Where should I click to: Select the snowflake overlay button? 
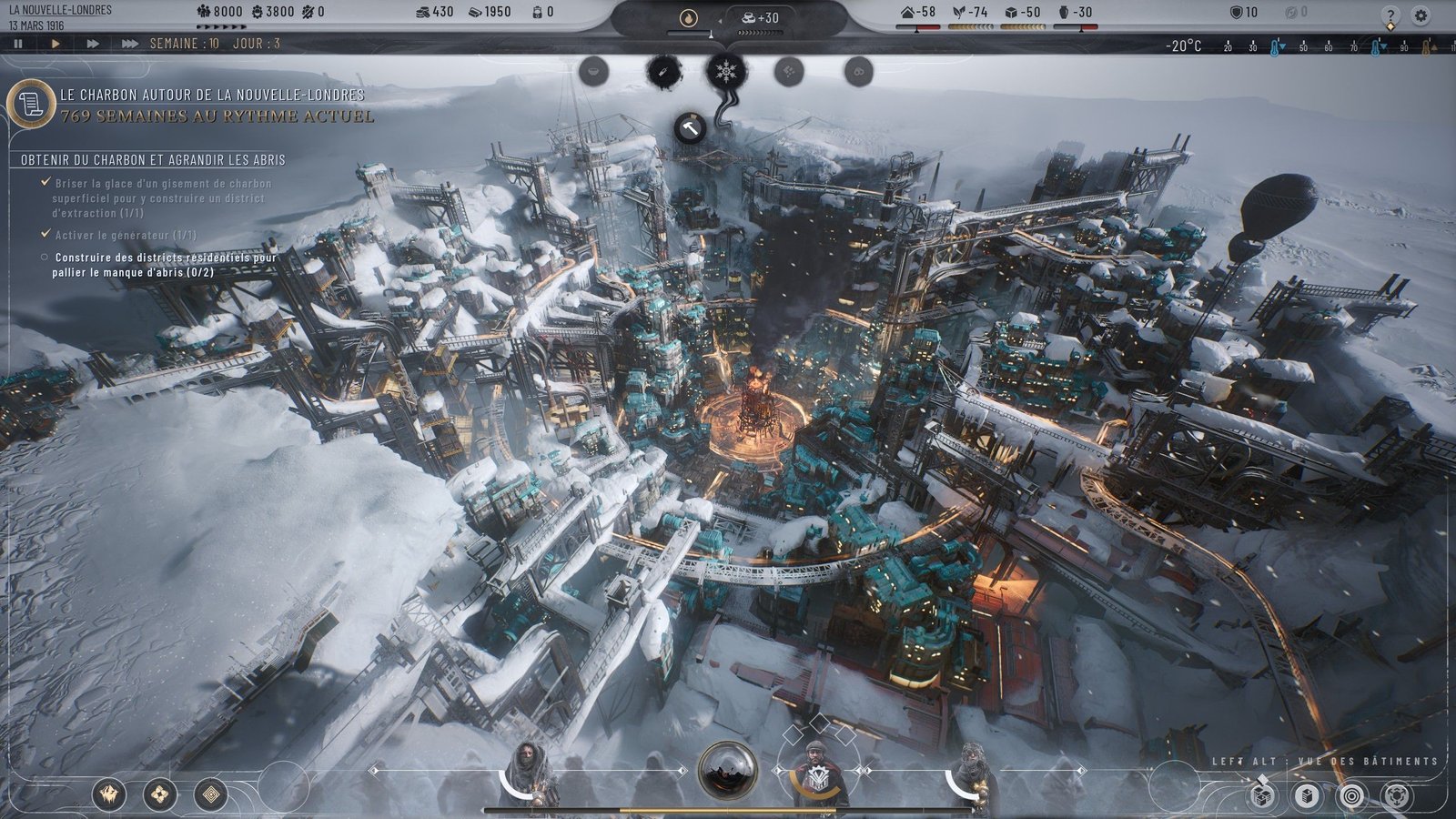point(726,72)
